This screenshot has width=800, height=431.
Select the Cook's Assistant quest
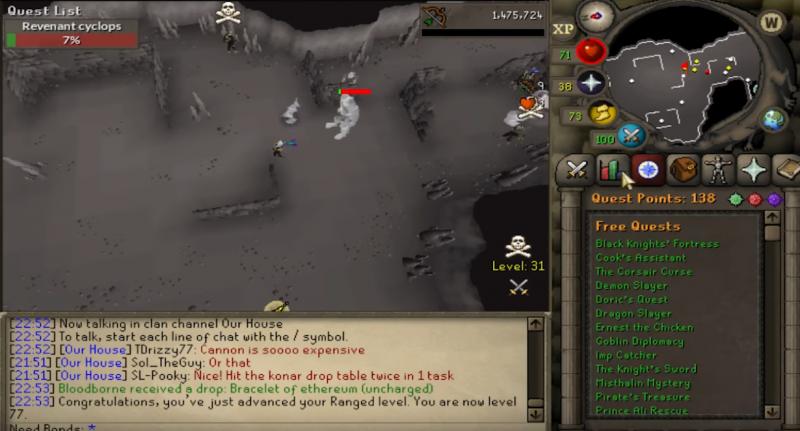point(640,258)
